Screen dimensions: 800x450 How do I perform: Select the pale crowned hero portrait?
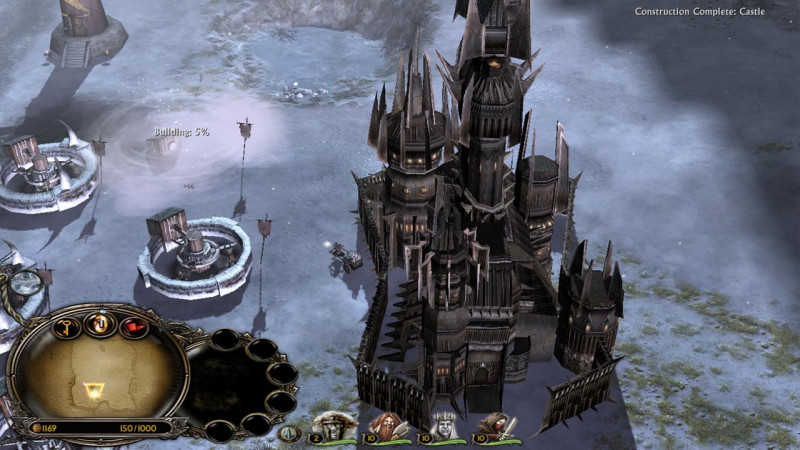tap(442, 426)
